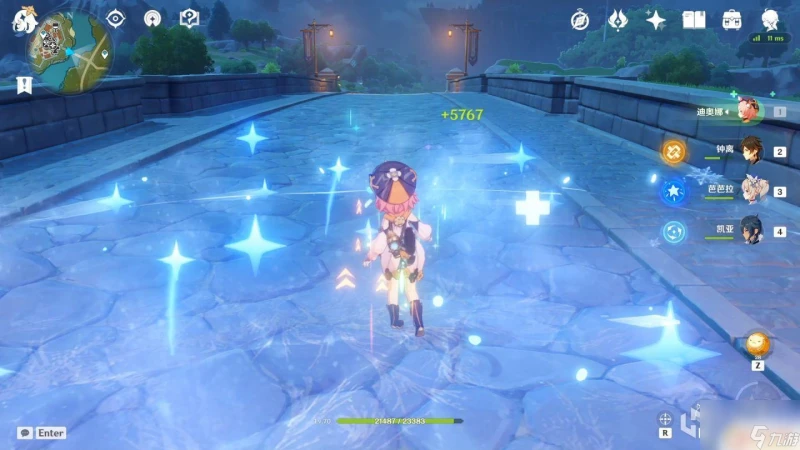Open the character profile screen
This screenshot has height=450, width=800.
771,19
